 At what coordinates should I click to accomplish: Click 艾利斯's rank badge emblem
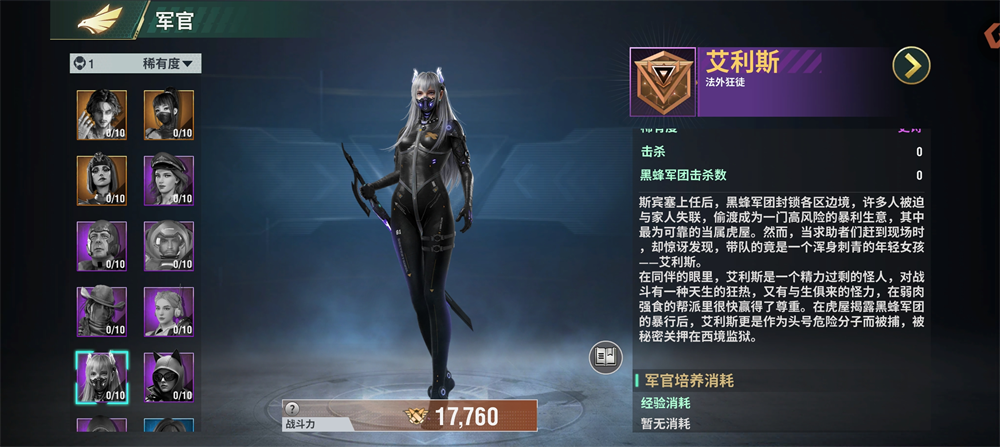click(662, 82)
